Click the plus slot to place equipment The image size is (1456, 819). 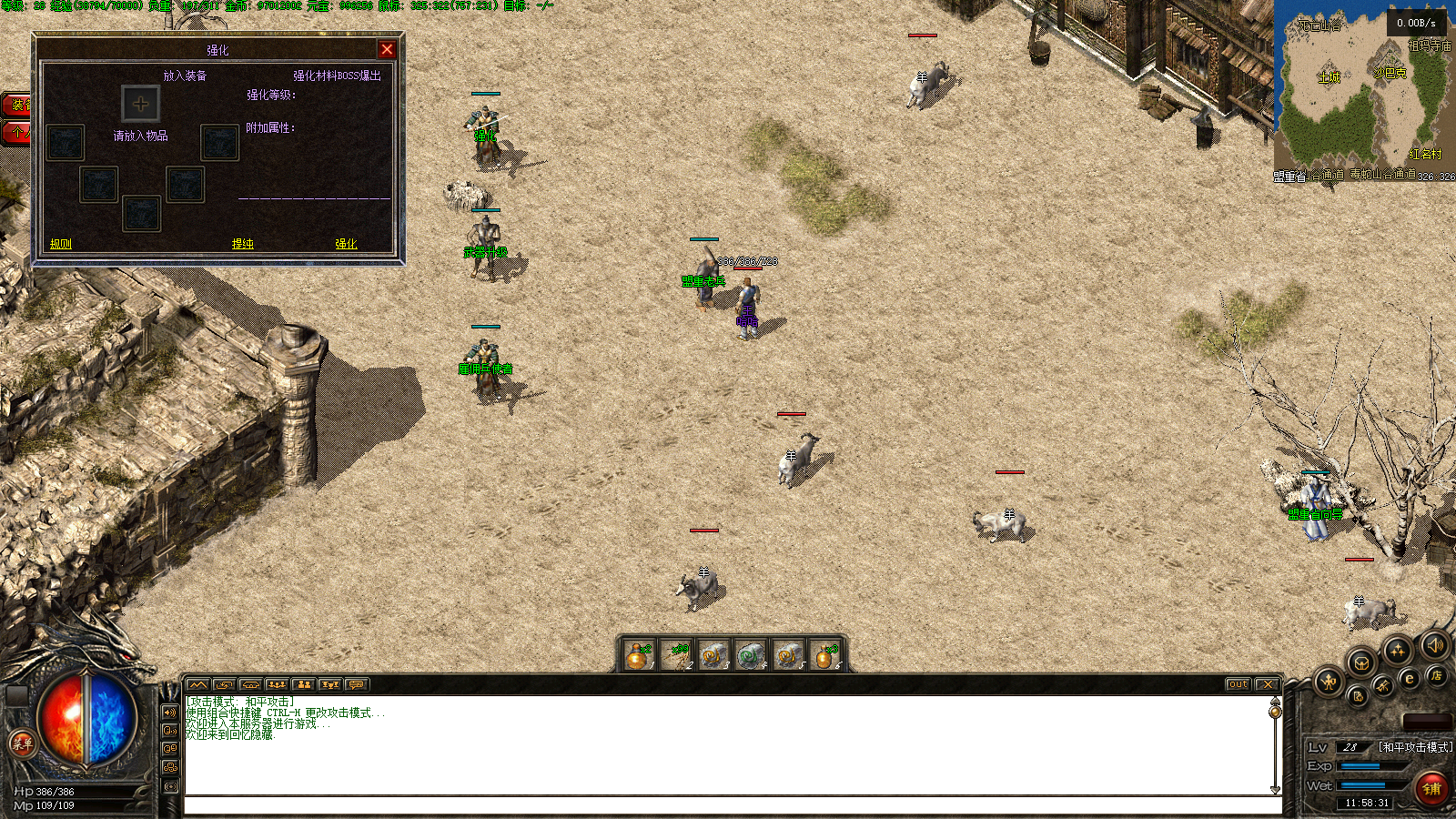click(x=141, y=104)
